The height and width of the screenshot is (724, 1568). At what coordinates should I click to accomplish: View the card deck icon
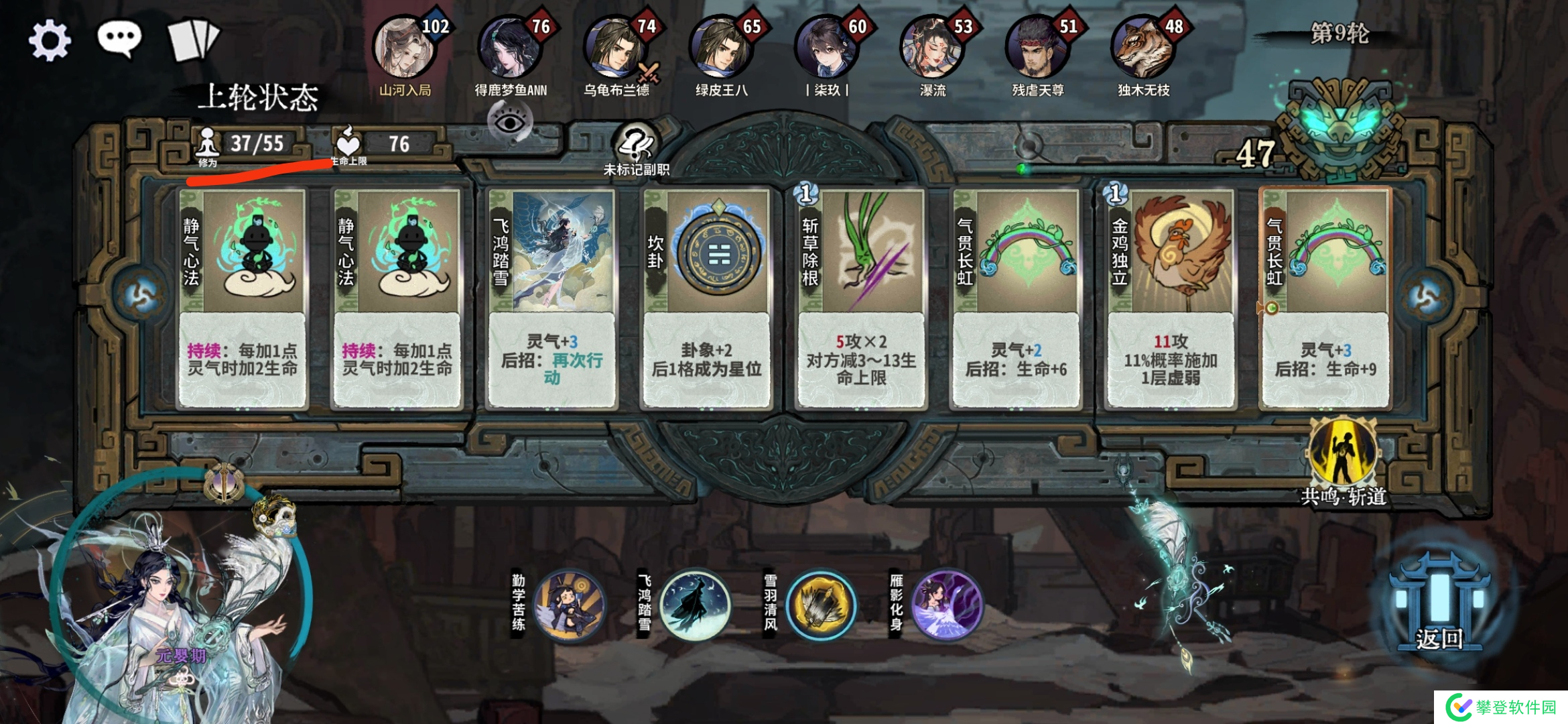pos(193,40)
